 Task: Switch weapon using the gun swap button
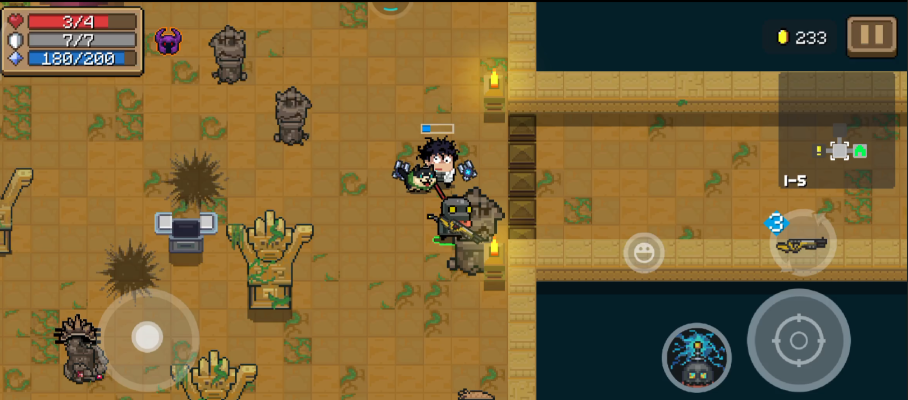pos(803,242)
